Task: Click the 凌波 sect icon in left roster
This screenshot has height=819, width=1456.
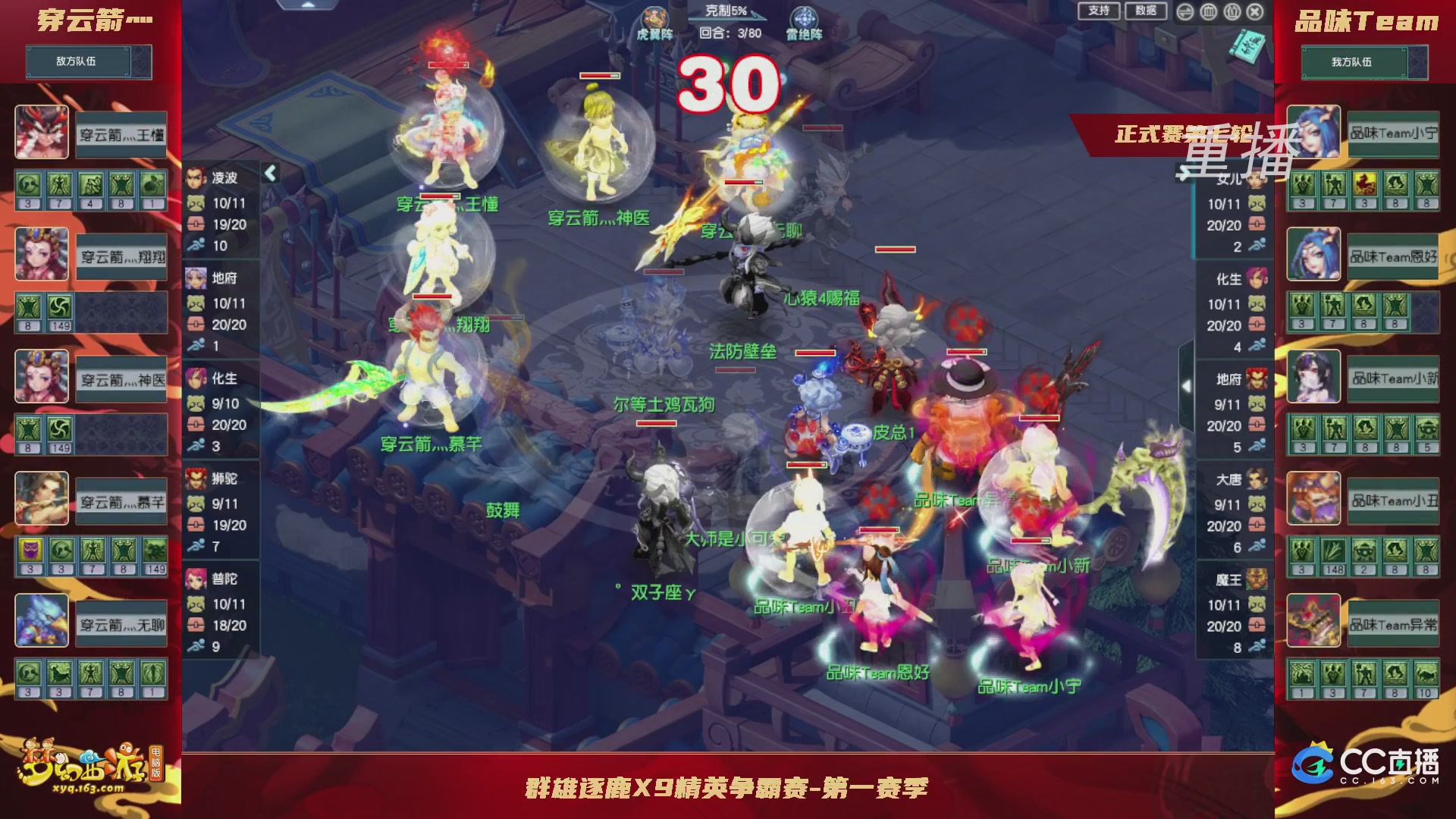Action: (194, 176)
